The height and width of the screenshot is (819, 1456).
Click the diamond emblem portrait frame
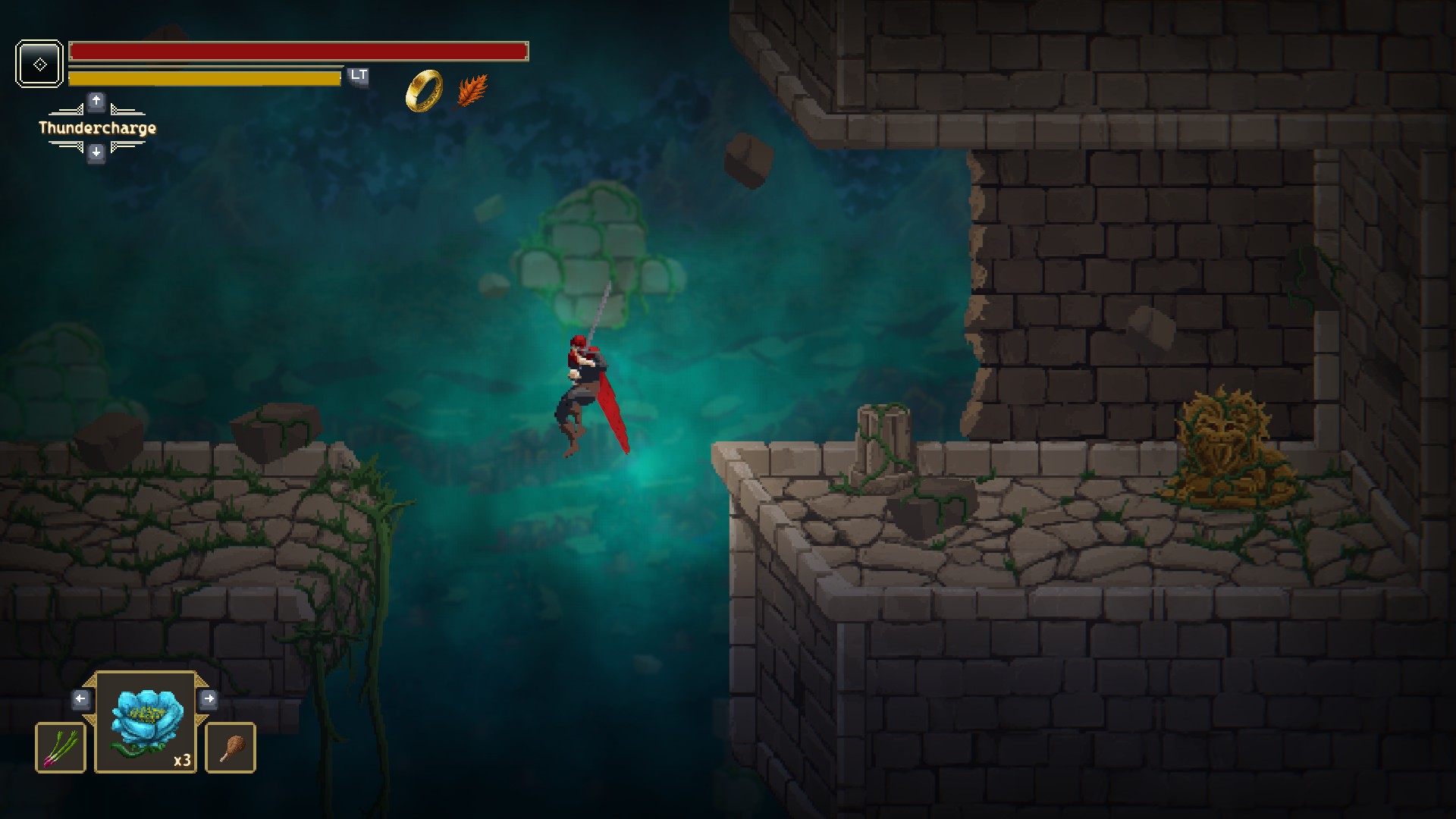coord(39,64)
